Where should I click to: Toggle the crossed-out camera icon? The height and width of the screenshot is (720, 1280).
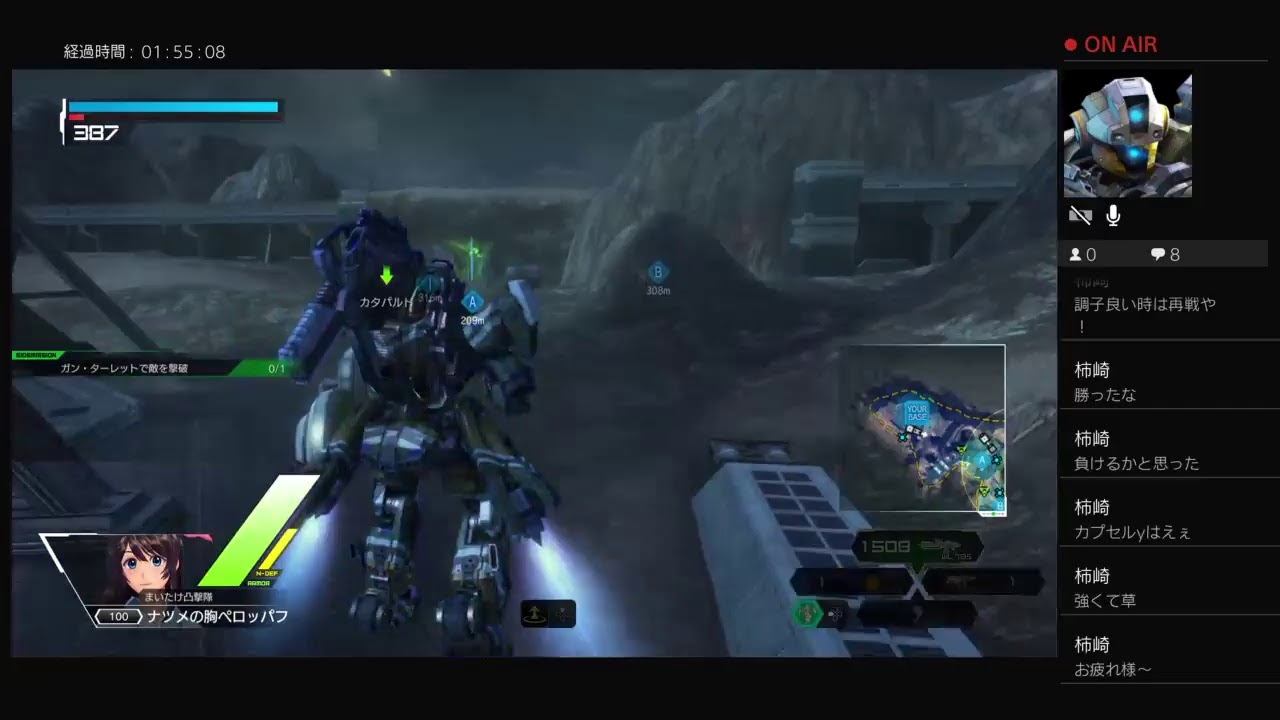point(1080,216)
